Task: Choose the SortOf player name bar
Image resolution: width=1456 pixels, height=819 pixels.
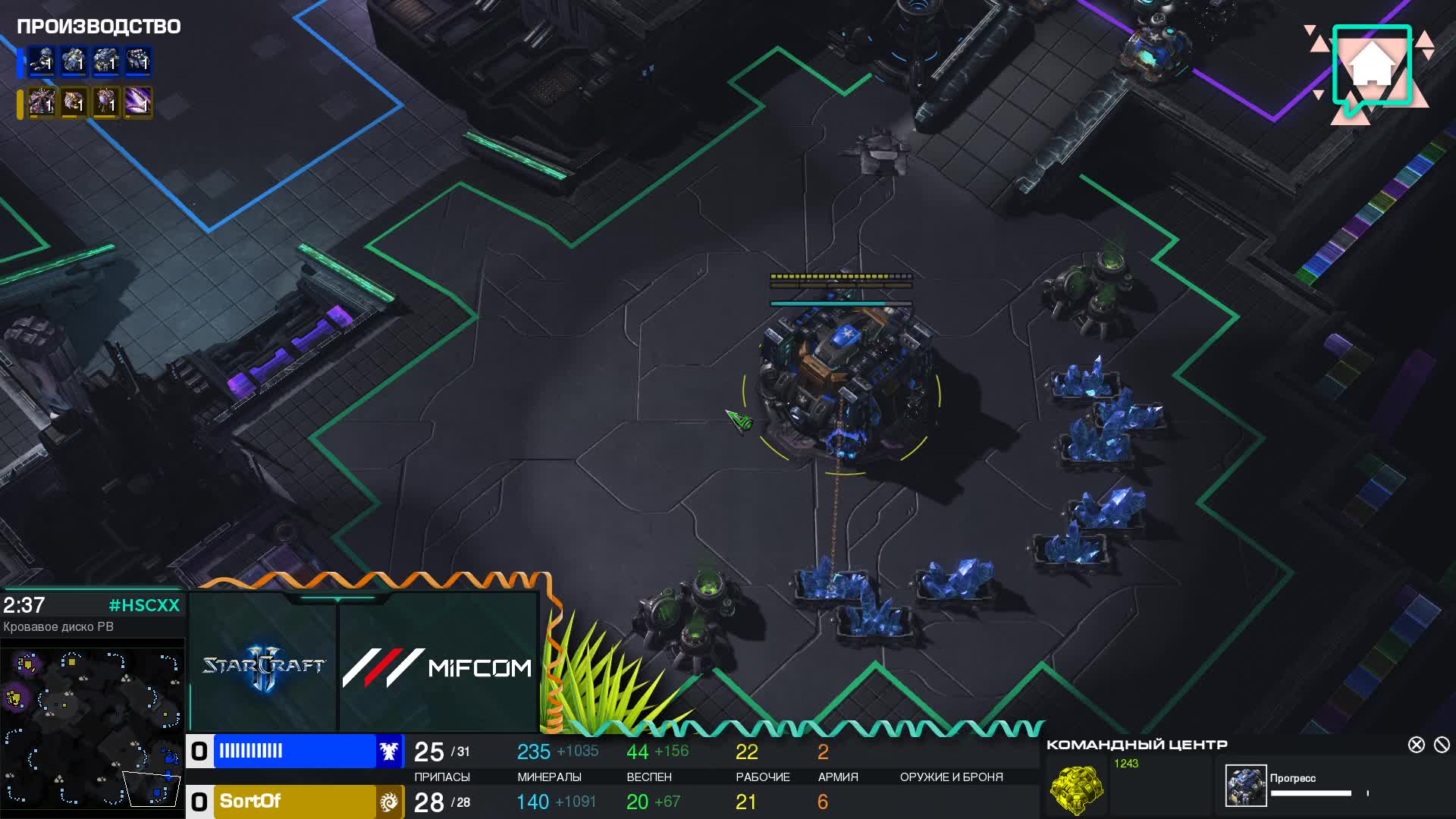Action: click(x=294, y=802)
